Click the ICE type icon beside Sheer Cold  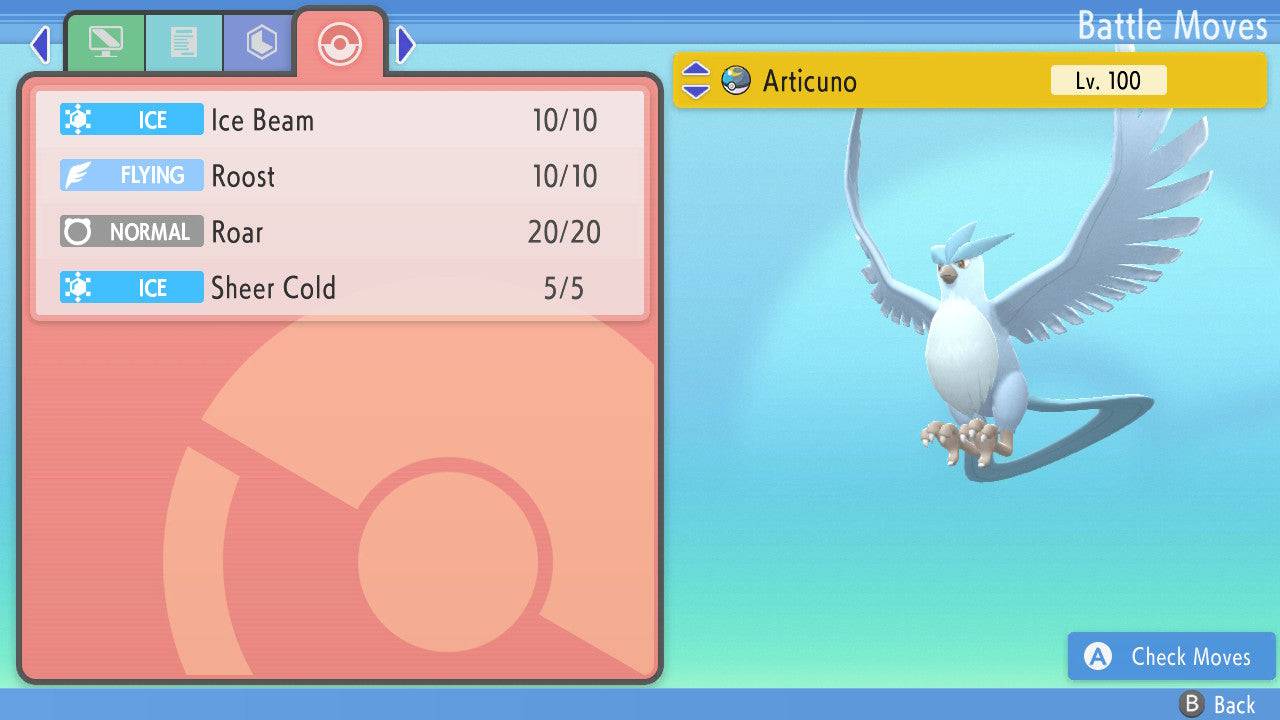pyautogui.click(x=131, y=287)
